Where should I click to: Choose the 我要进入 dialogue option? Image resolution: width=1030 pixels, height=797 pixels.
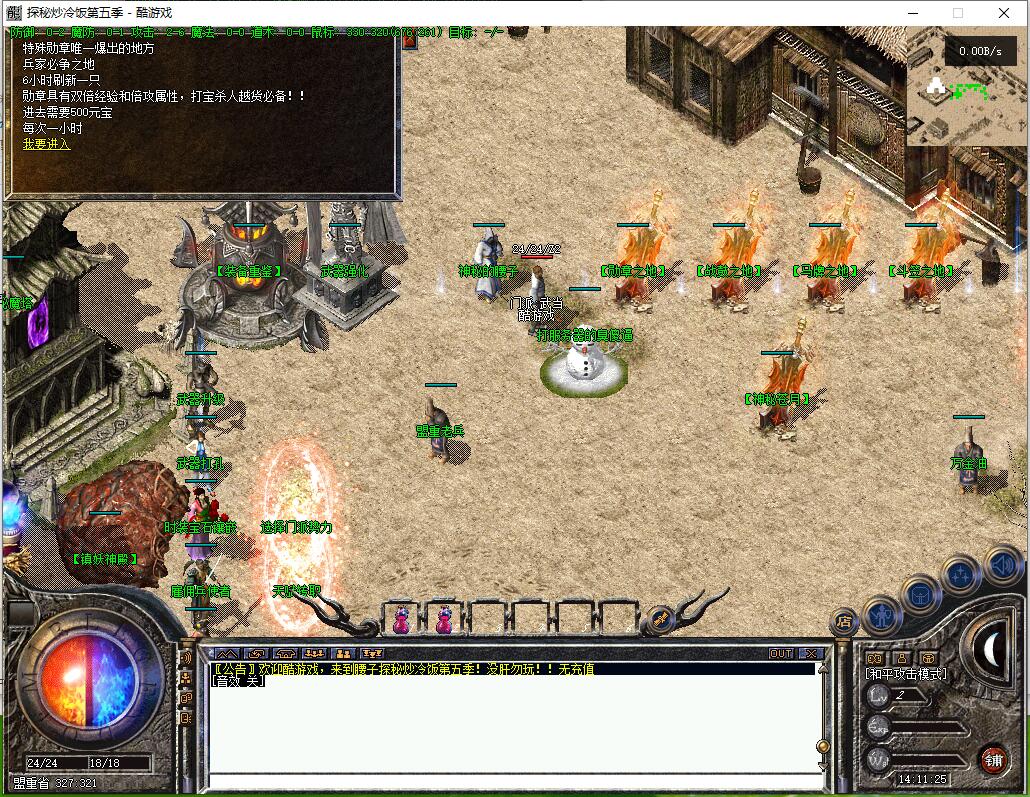click(47, 144)
